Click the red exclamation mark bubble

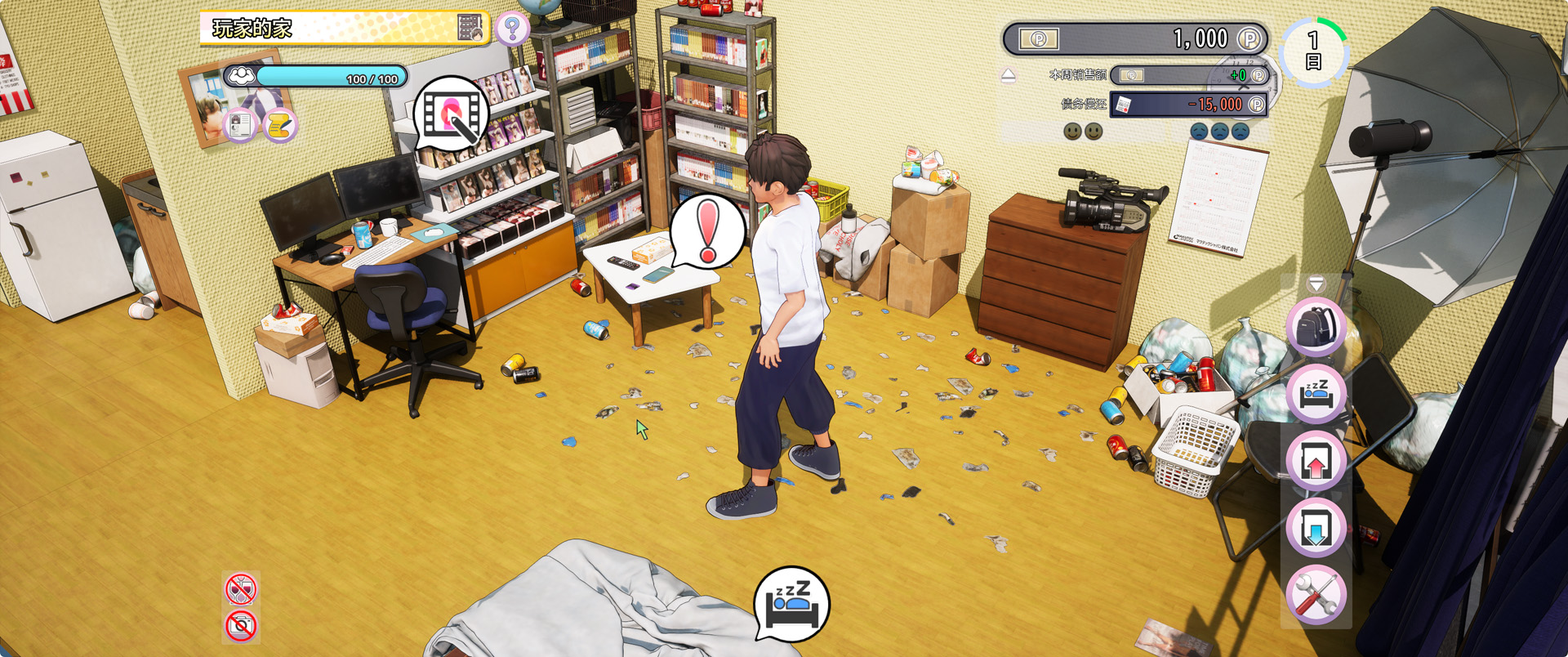(707, 230)
